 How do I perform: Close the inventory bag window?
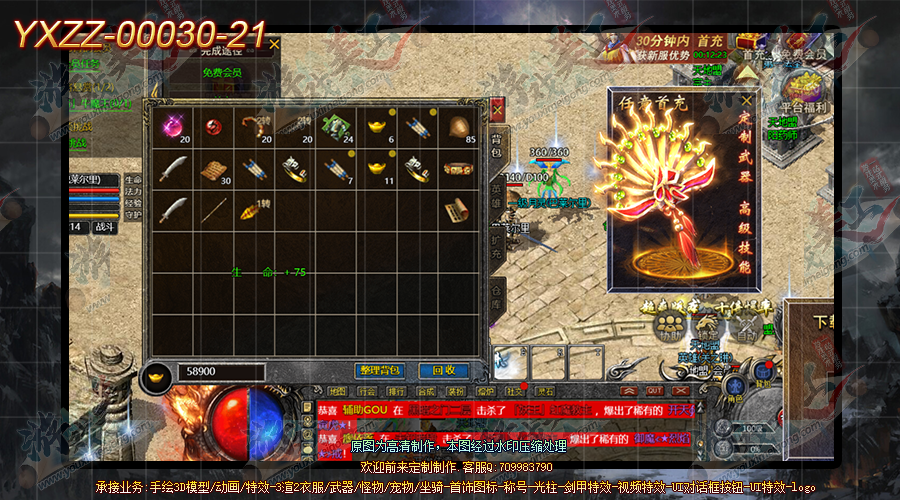[x=497, y=105]
